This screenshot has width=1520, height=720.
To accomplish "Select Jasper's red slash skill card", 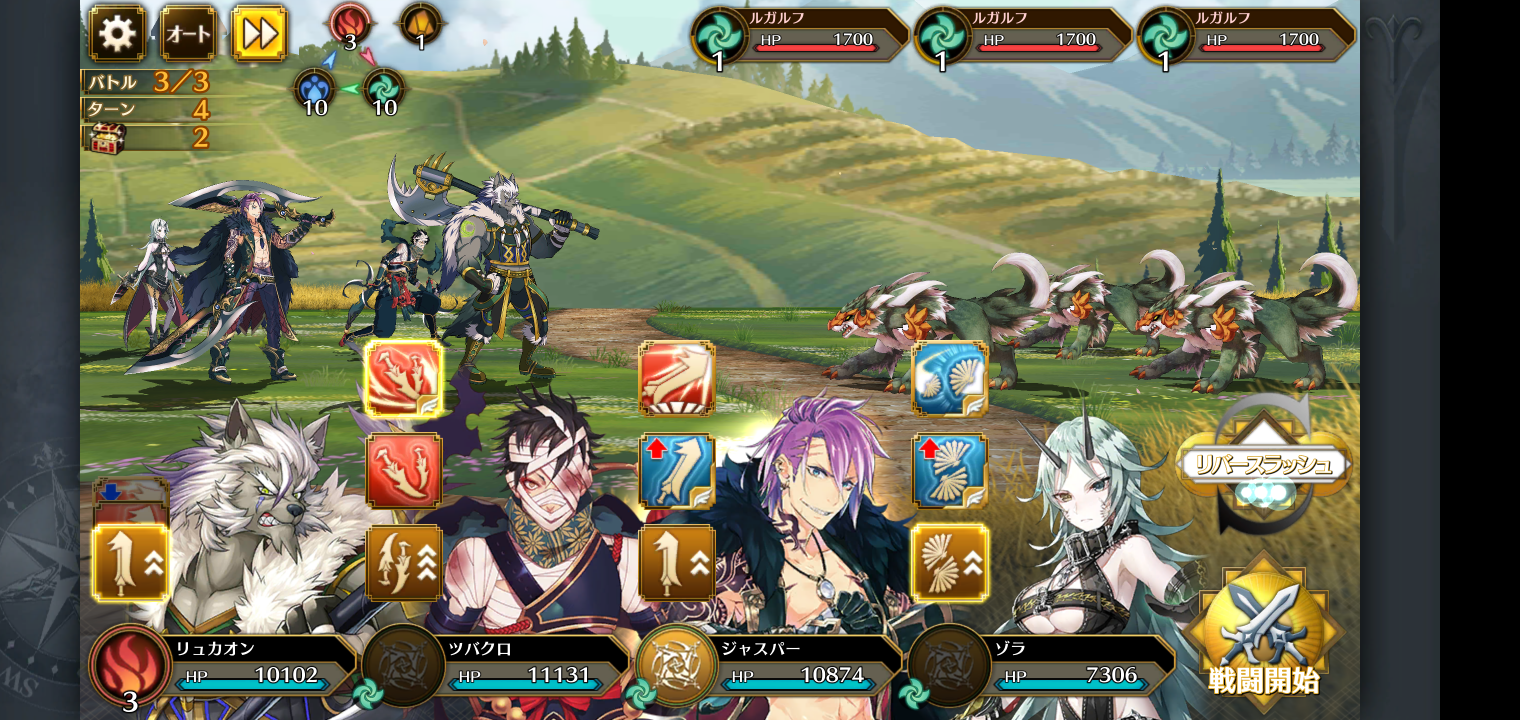I will (x=677, y=379).
